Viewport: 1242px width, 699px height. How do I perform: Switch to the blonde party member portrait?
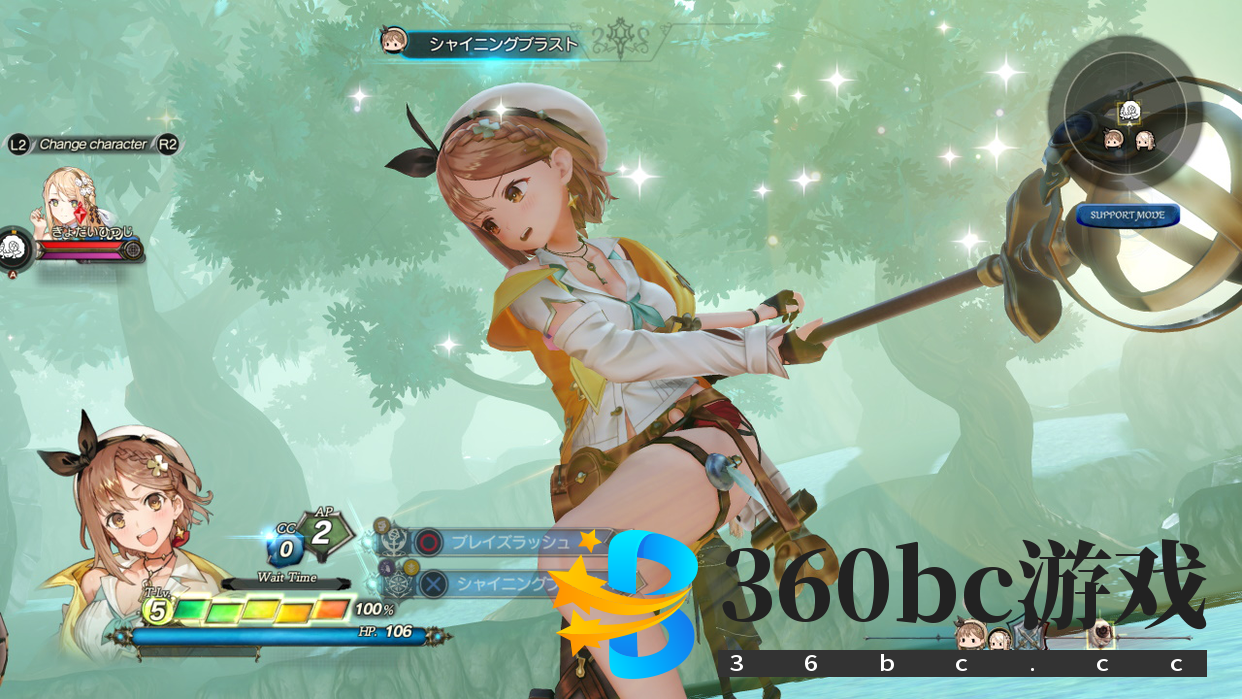(68, 201)
